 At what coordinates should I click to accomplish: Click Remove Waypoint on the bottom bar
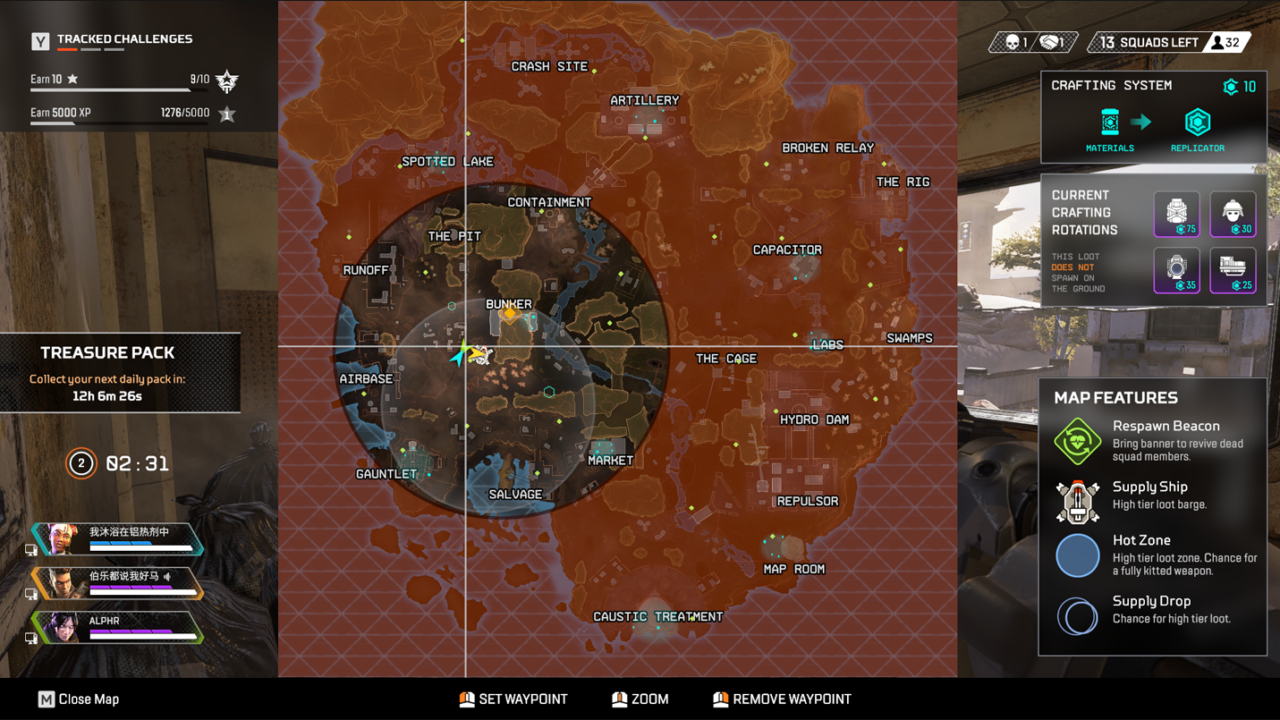tap(781, 699)
